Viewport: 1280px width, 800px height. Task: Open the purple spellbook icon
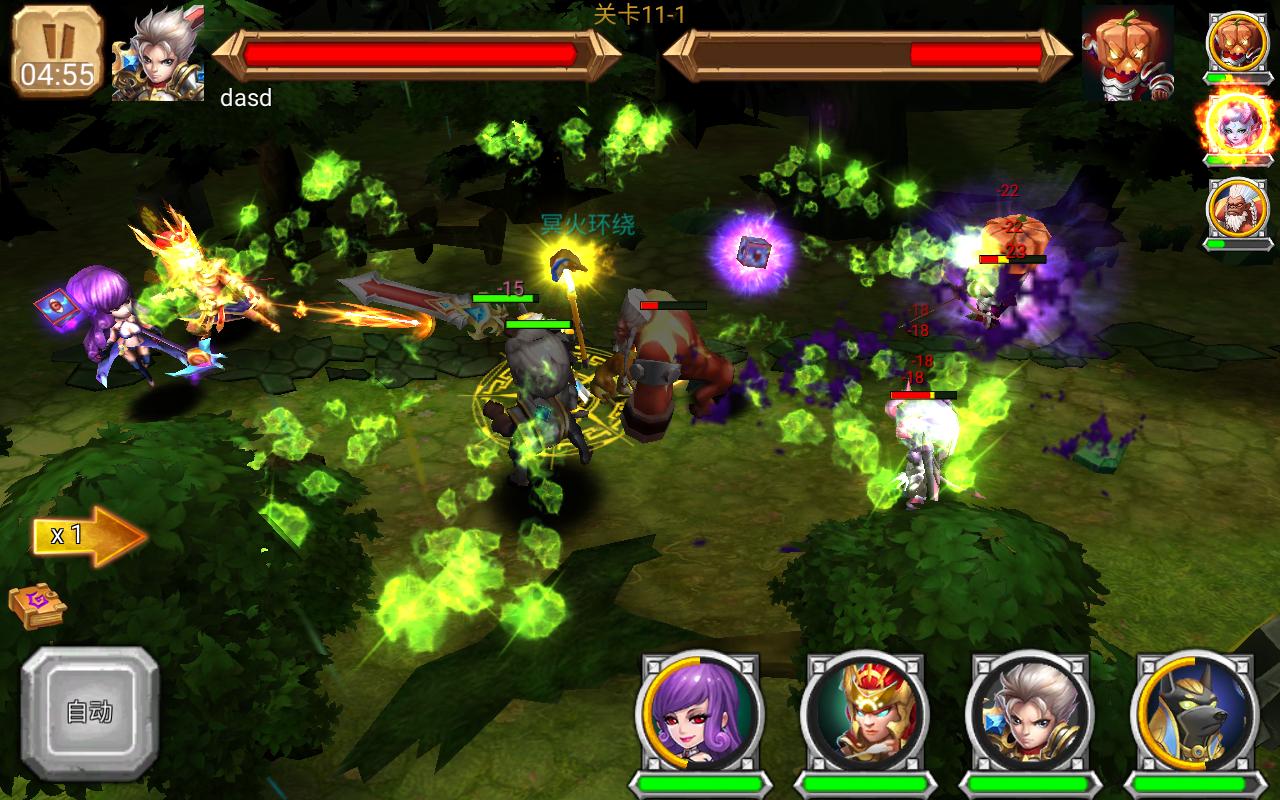pyautogui.click(x=36, y=604)
